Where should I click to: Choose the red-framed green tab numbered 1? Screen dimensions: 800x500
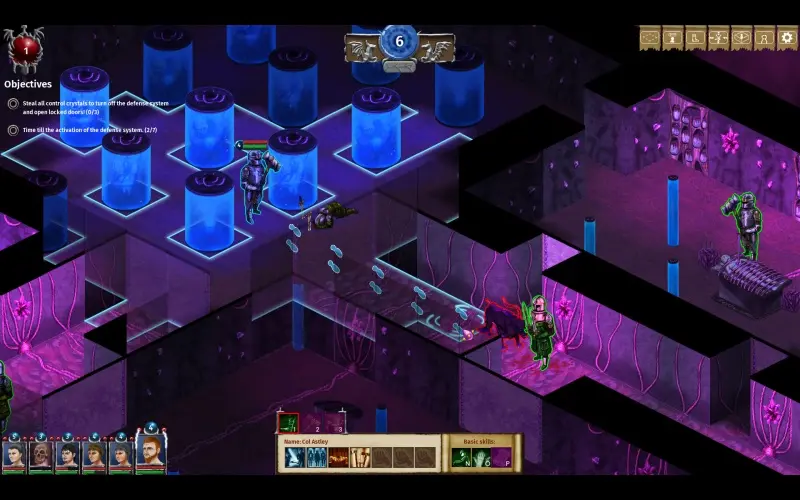click(287, 423)
